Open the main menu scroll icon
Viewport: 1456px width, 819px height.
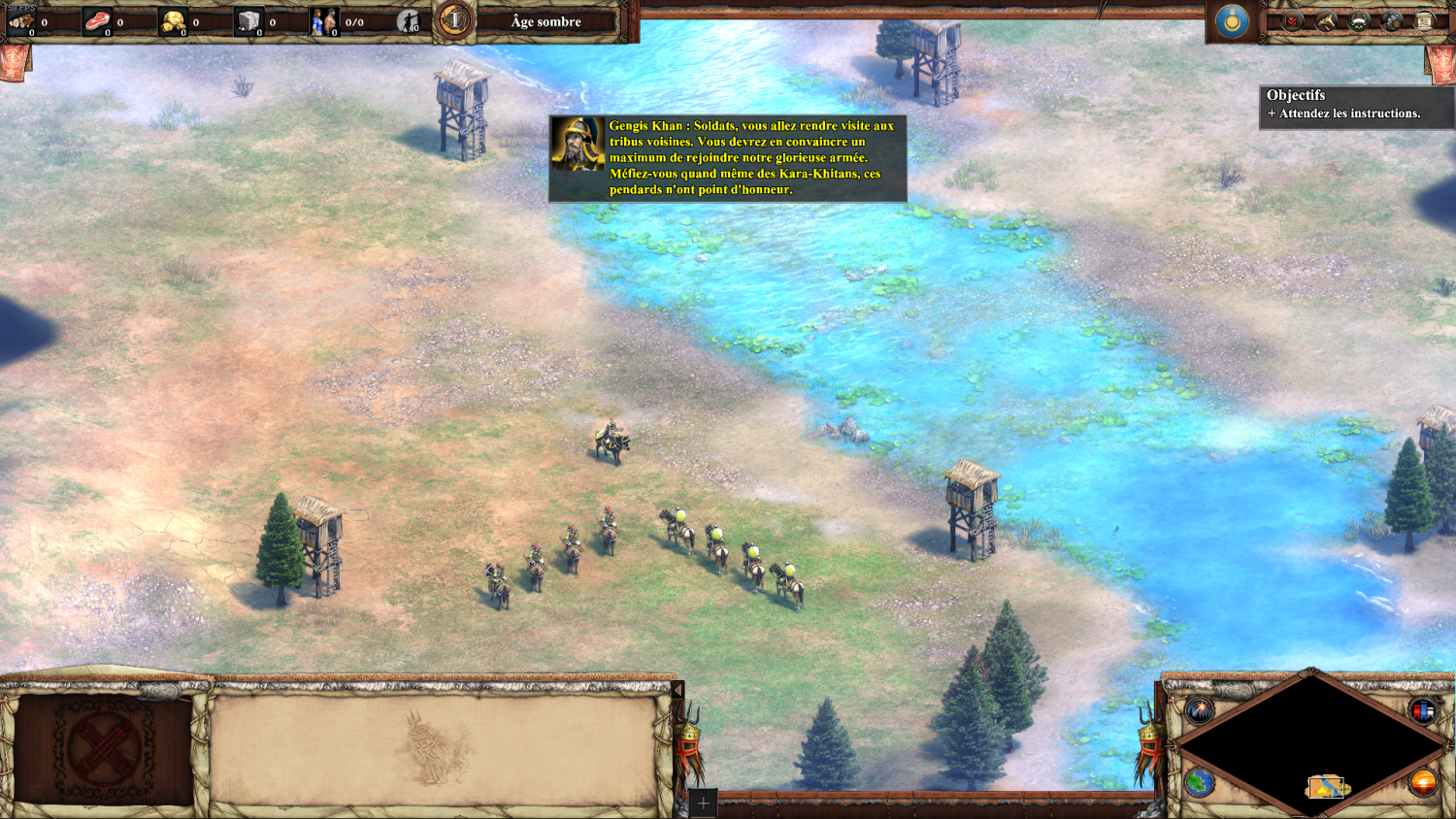pos(1424,21)
